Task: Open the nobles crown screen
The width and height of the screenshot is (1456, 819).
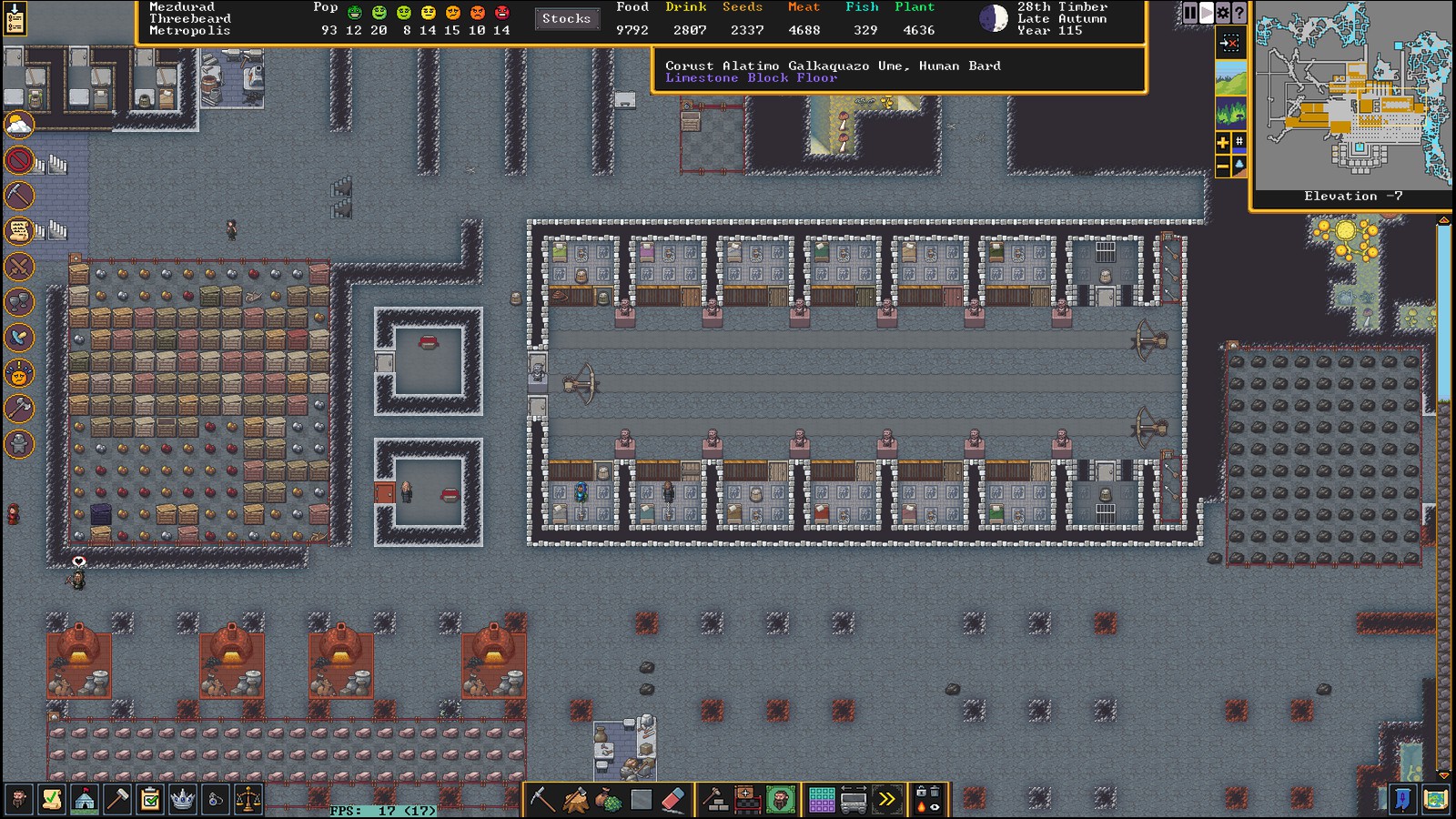Action: (183, 800)
